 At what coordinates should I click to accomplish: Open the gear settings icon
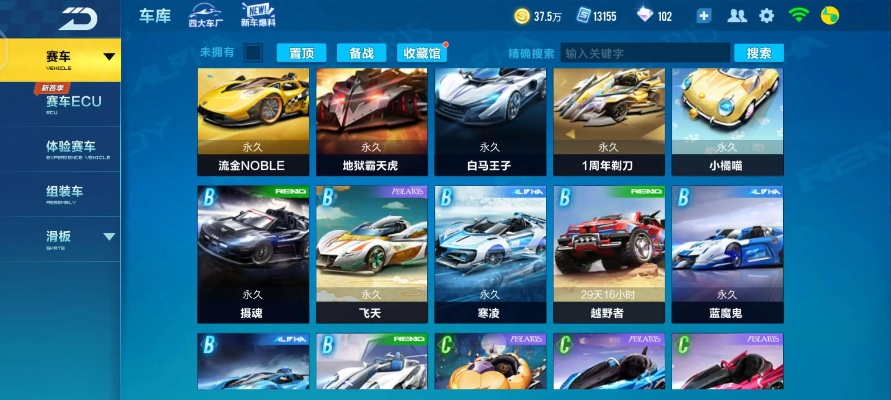tap(767, 16)
